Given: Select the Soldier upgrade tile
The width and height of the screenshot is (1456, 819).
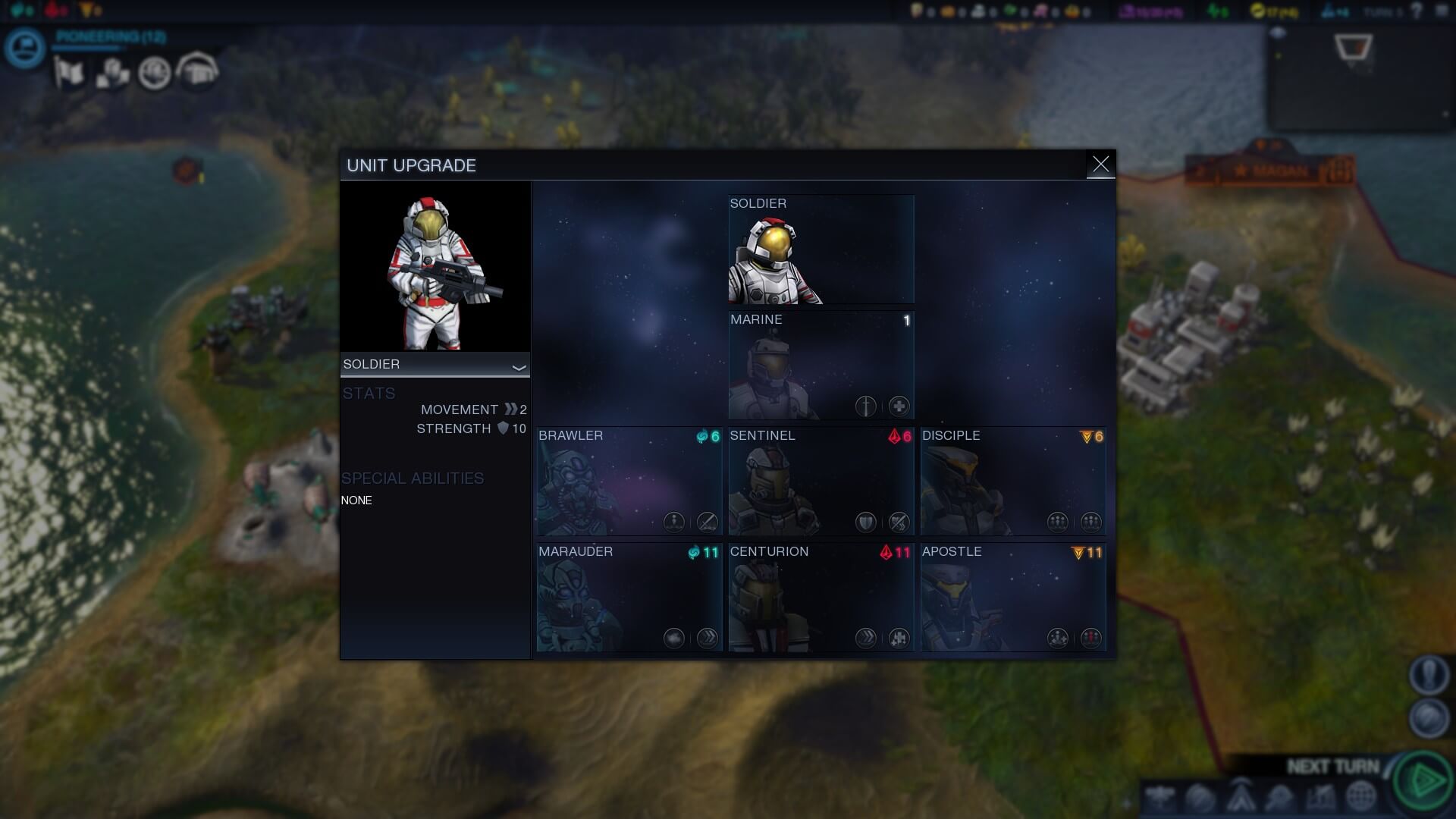Looking at the screenshot, I should (x=821, y=249).
